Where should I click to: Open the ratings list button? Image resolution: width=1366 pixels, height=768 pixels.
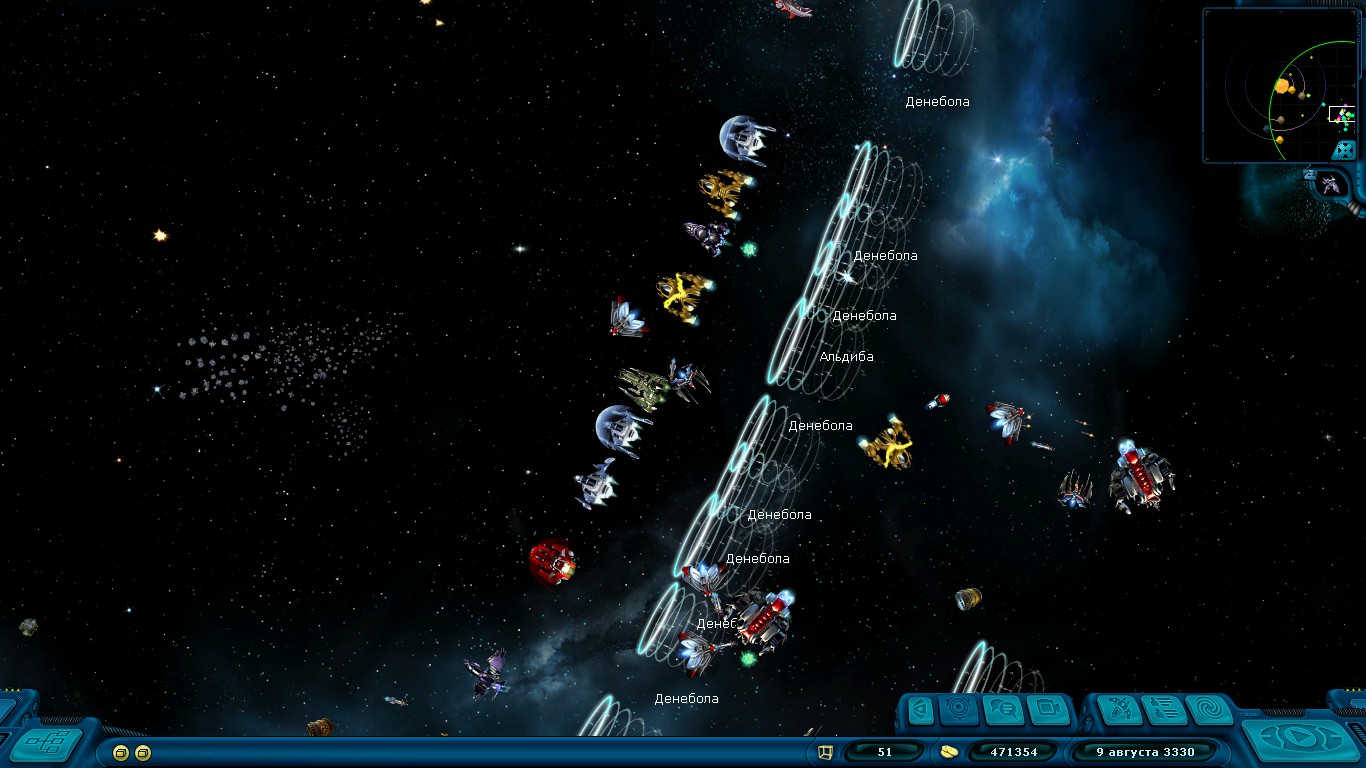(x=1166, y=710)
